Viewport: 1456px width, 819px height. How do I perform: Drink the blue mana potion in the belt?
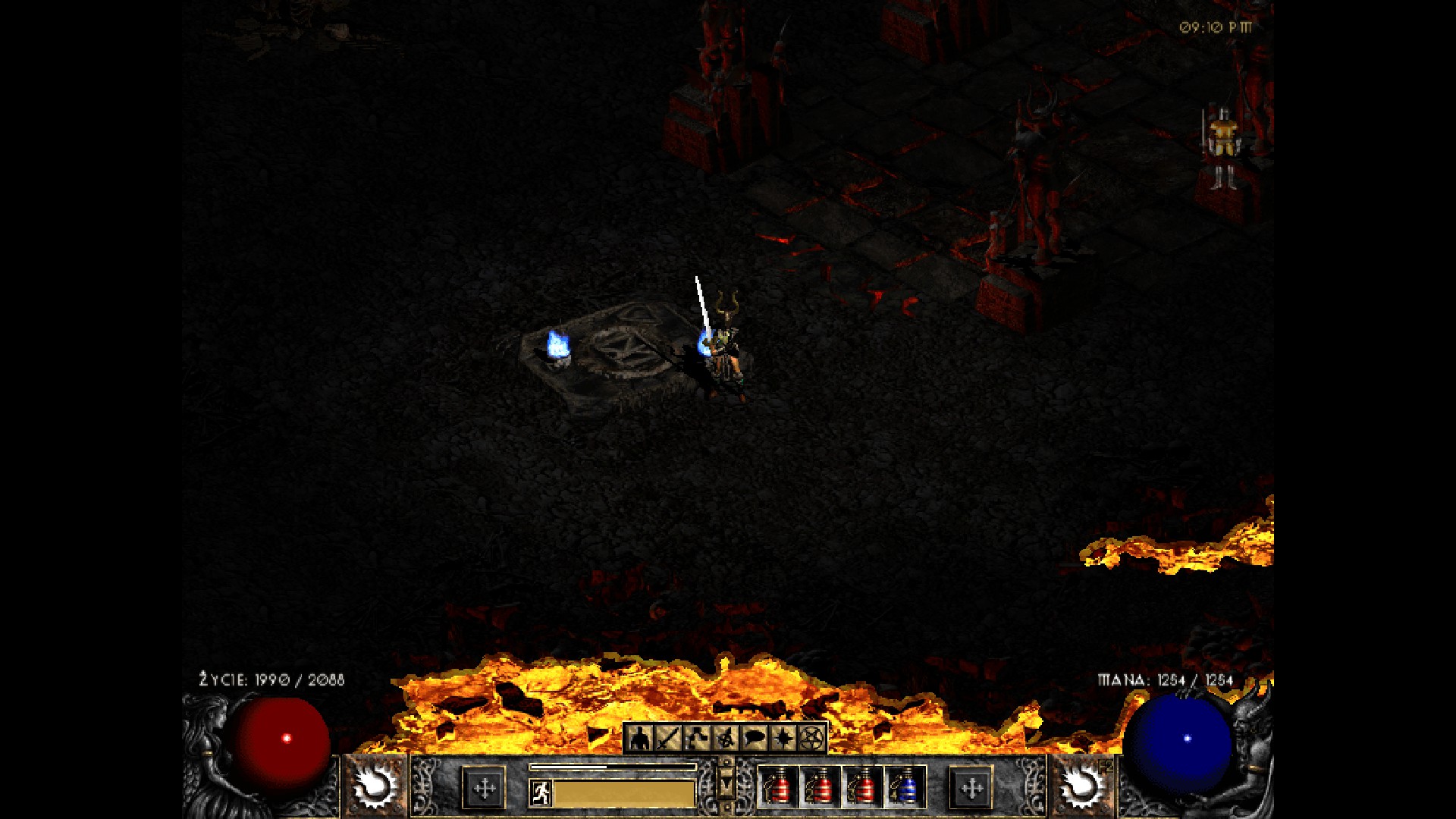click(905, 787)
